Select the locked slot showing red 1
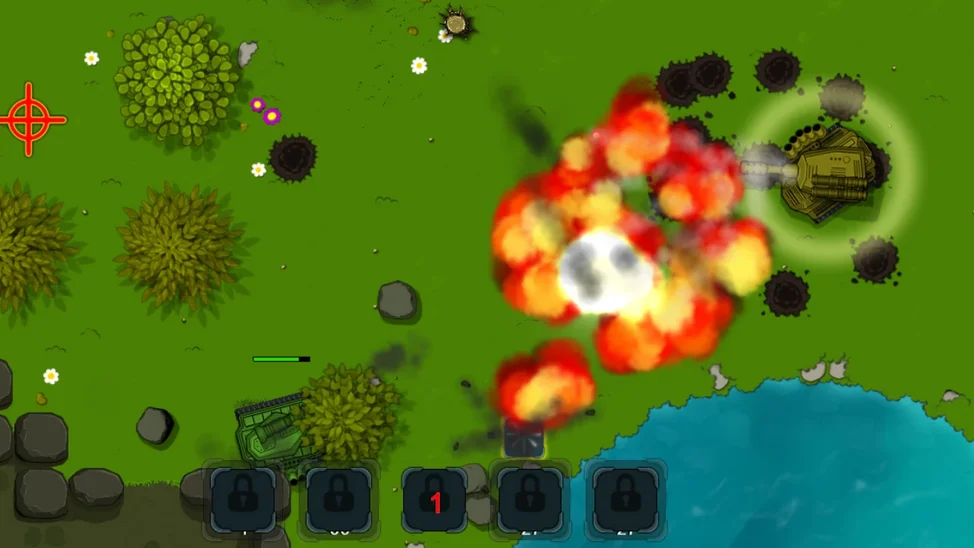The width and height of the screenshot is (974, 548). click(435, 500)
